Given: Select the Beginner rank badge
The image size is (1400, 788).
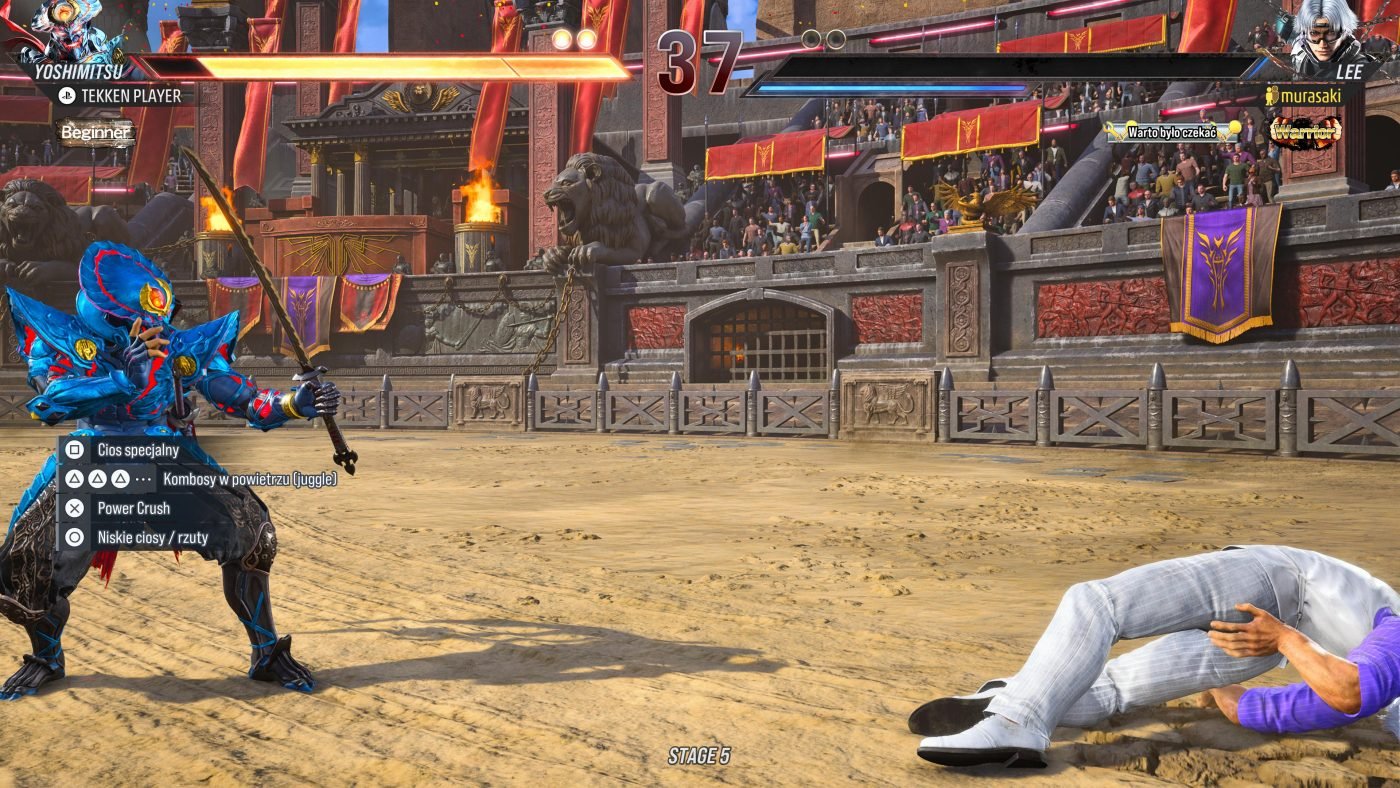Looking at the screenshot, I should point(95,132).
